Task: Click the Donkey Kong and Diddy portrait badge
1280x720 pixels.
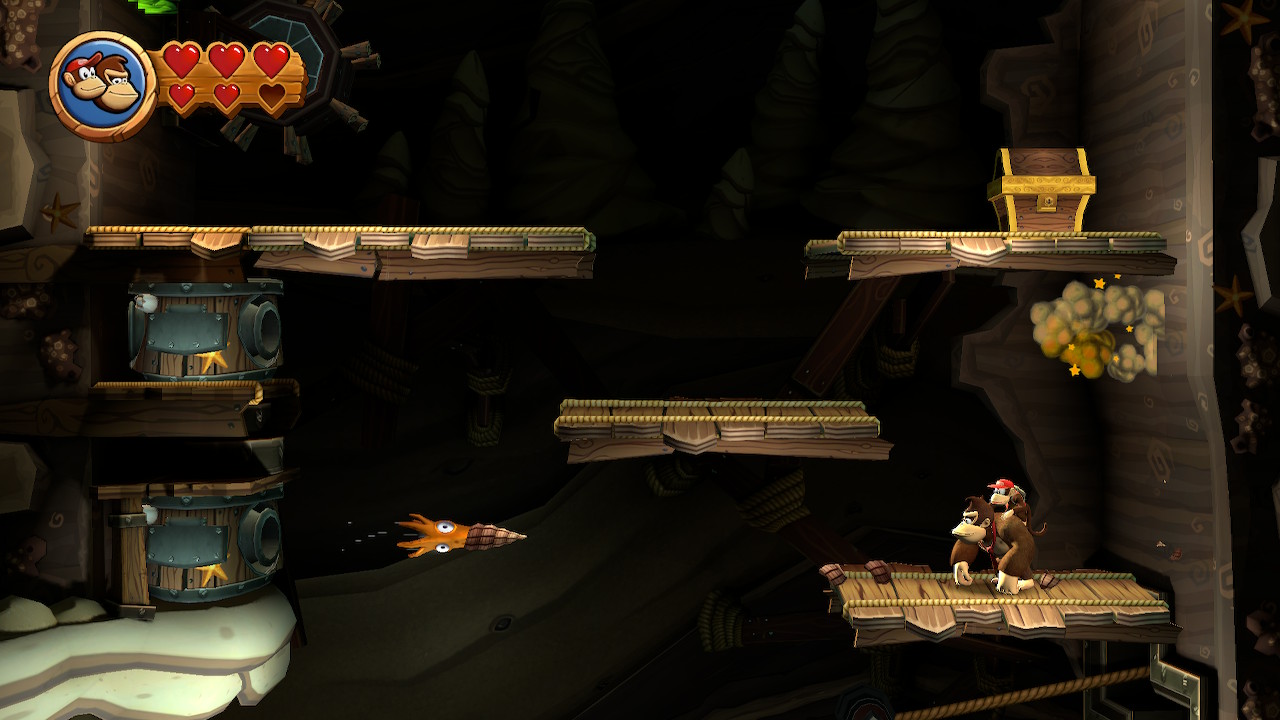Action: [101, 86]
